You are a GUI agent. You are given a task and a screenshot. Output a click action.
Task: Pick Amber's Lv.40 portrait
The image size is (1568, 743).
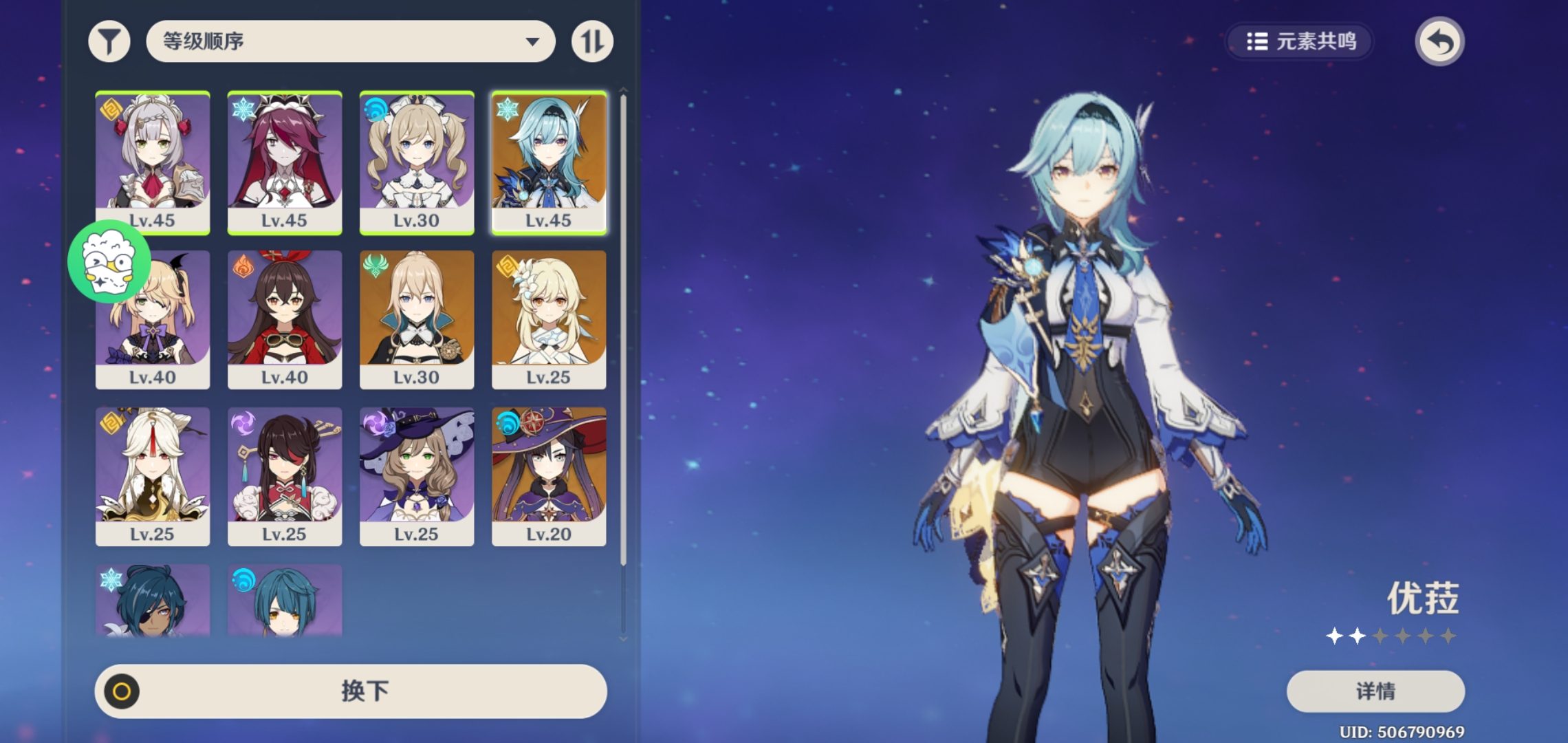tap(285, 319)
